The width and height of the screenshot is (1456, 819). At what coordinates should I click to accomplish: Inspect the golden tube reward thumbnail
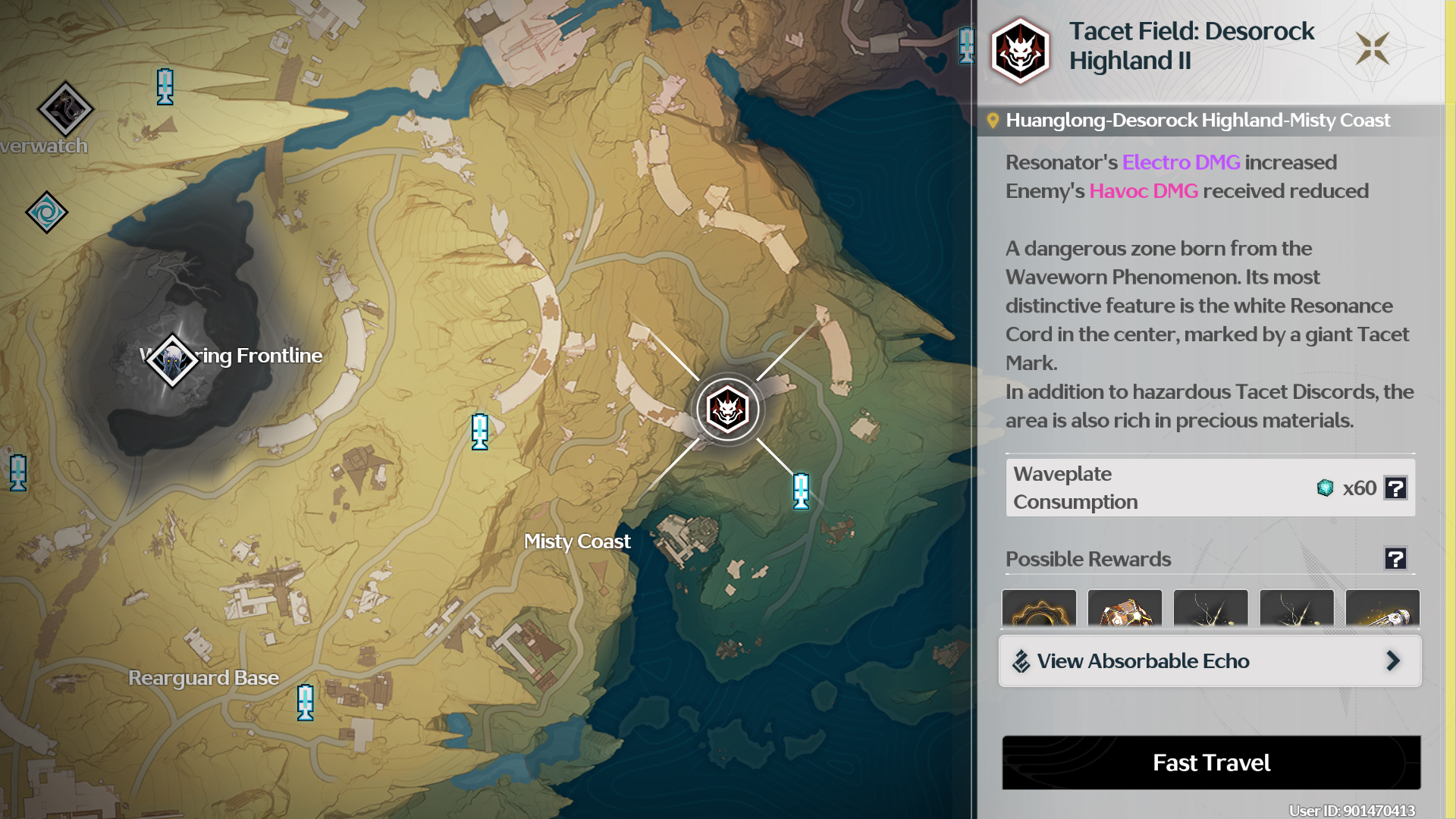pyautogui.click(x=1382, y=609)
